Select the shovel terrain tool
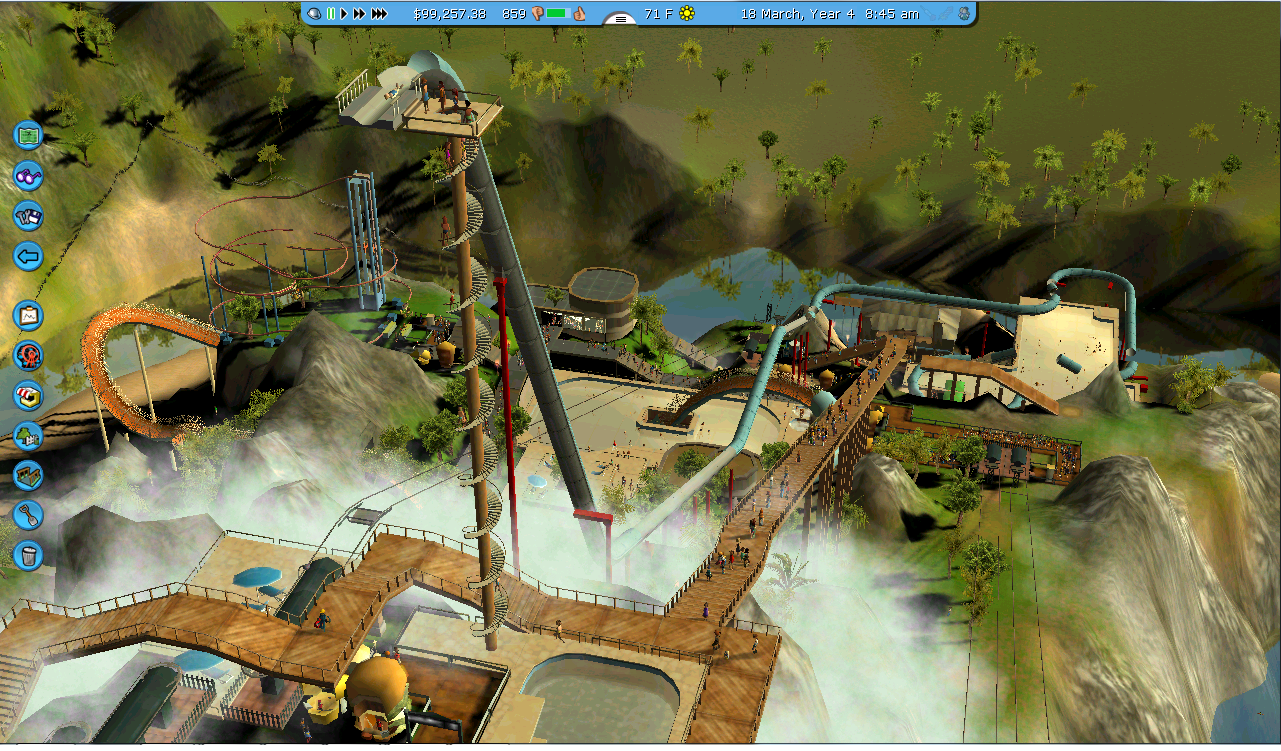The width and height of the screenshot is (1281, 751). [28, 514]
